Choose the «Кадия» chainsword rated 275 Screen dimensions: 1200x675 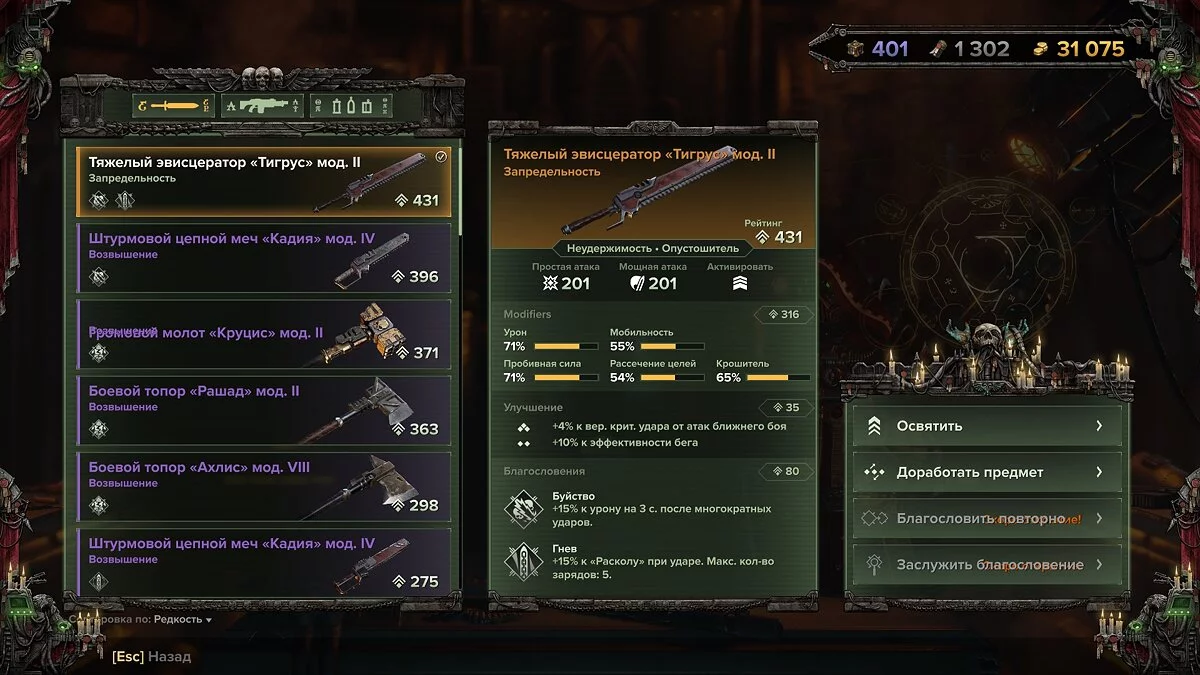click(263, 562)
